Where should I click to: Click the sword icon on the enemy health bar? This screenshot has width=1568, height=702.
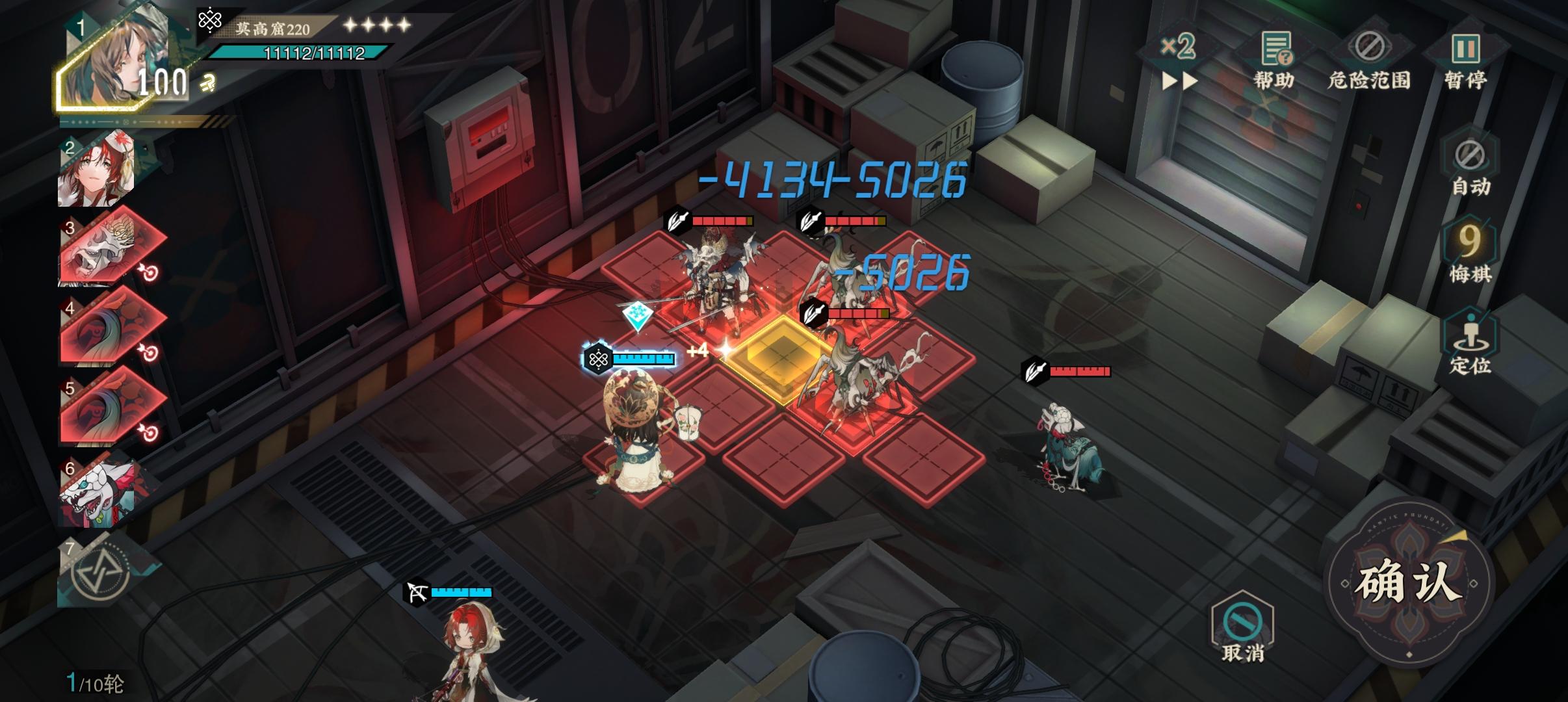tap(676, 220)
